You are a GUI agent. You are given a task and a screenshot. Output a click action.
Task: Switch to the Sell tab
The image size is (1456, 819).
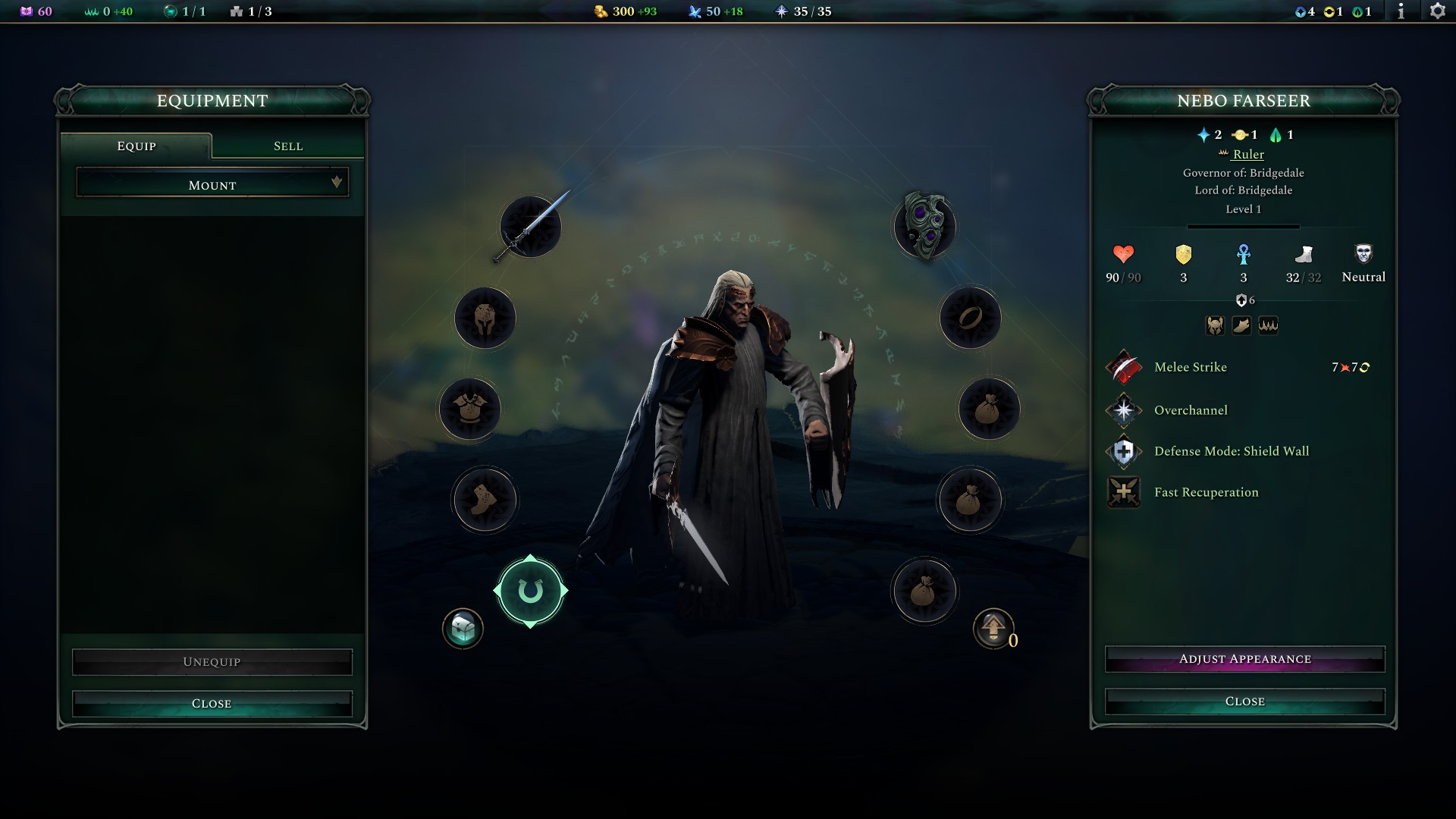click(288, 146)
